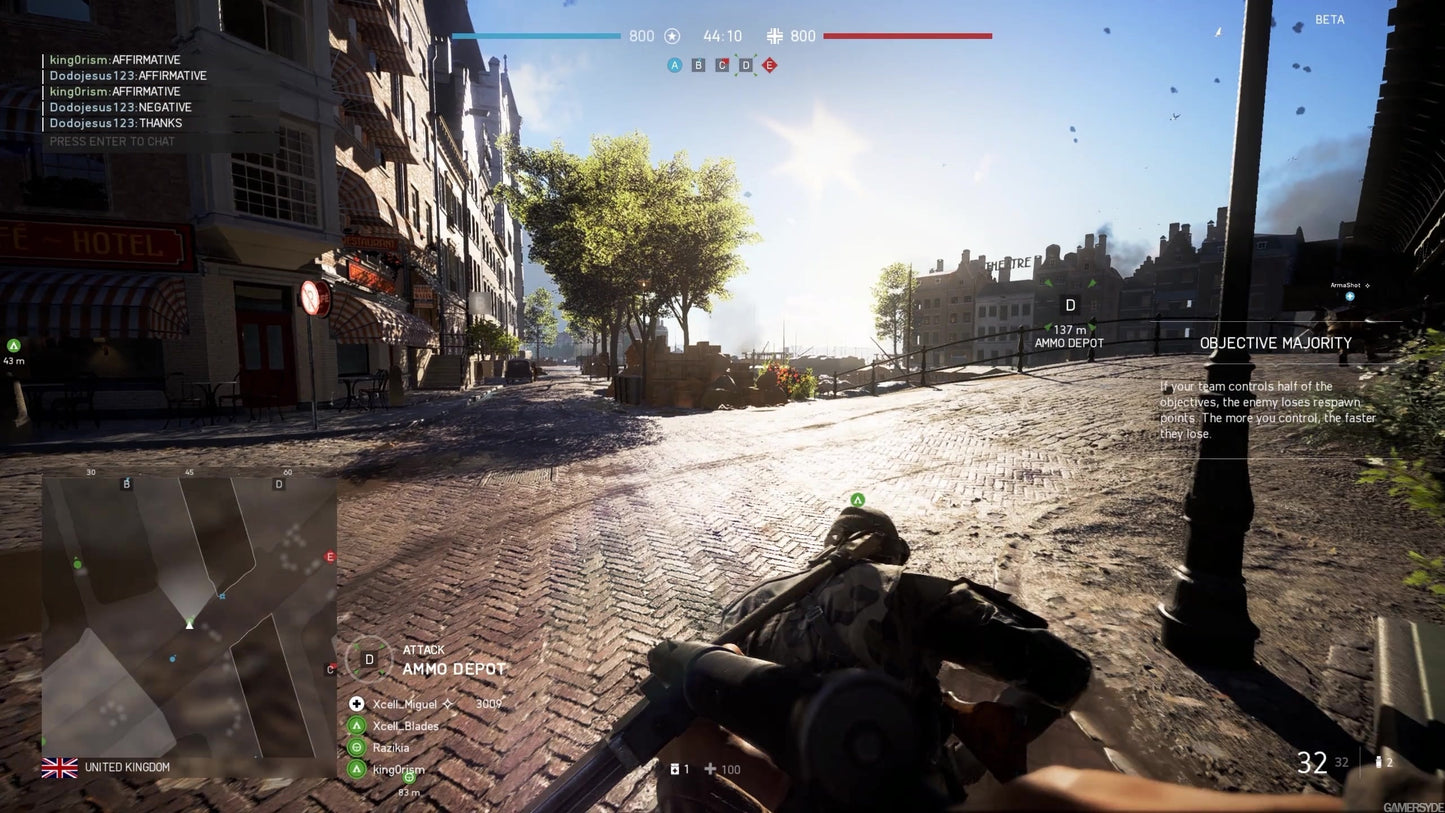Click the E objective marker in red
The height and width of the screenshot is (813, 1445).
pyautogui.click(x=769, y=65)
